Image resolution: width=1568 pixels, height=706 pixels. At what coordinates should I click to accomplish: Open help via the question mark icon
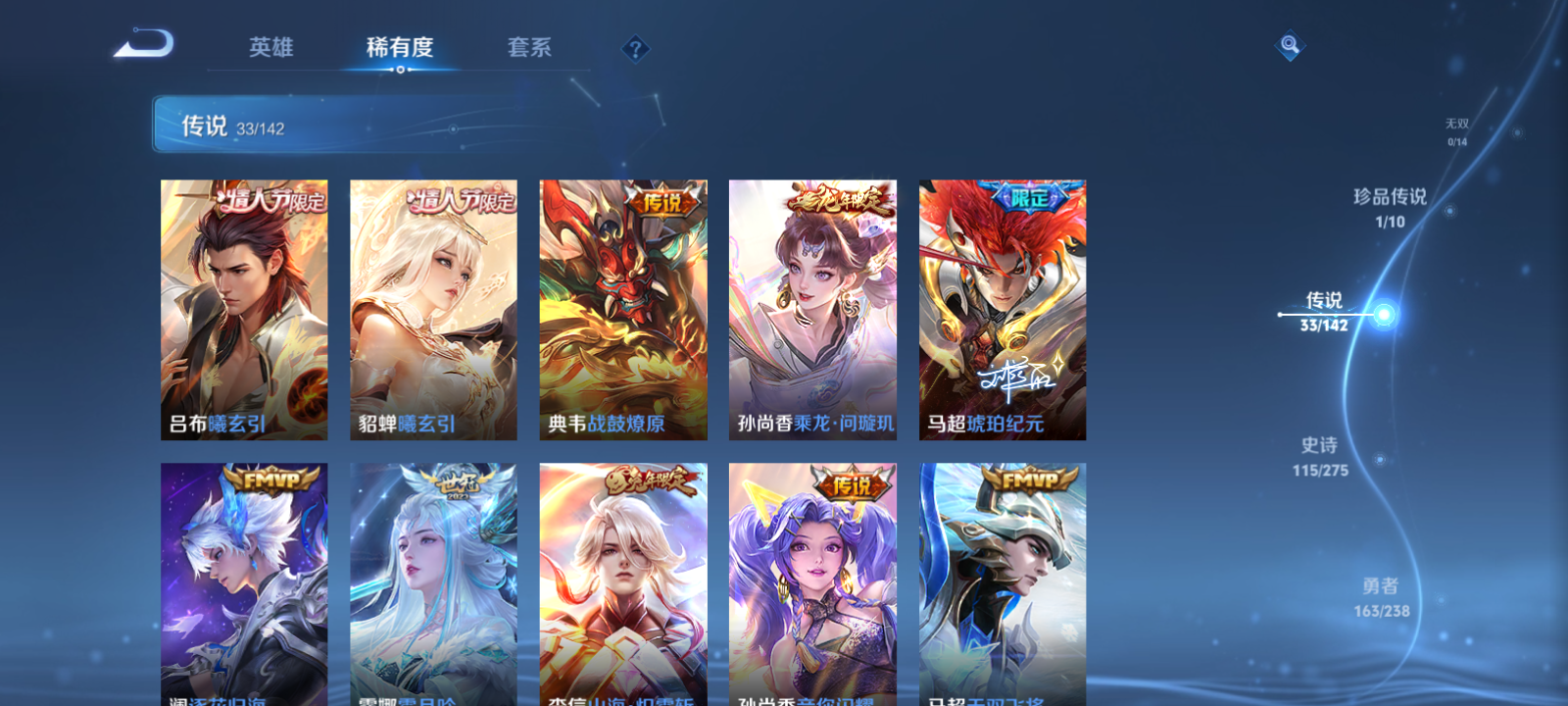tap(634, 47)
